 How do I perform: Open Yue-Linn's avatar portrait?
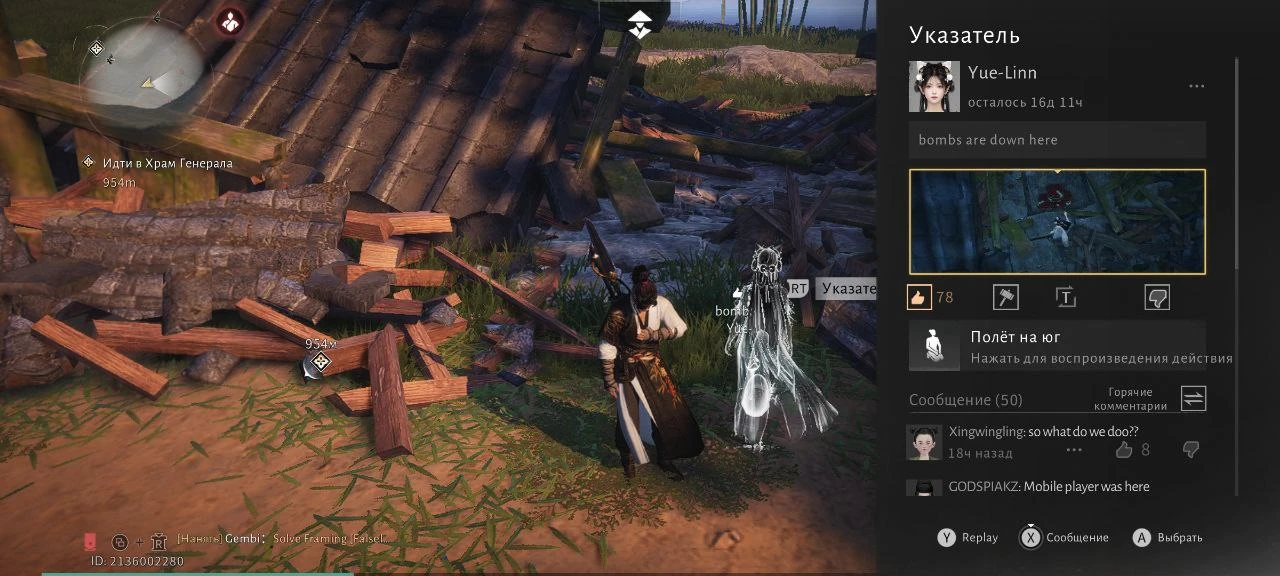pos(934,87)
